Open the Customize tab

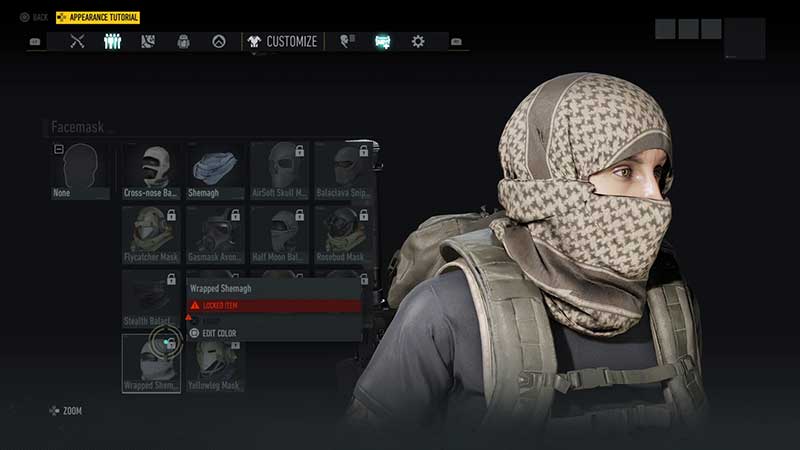coord(283,42)
